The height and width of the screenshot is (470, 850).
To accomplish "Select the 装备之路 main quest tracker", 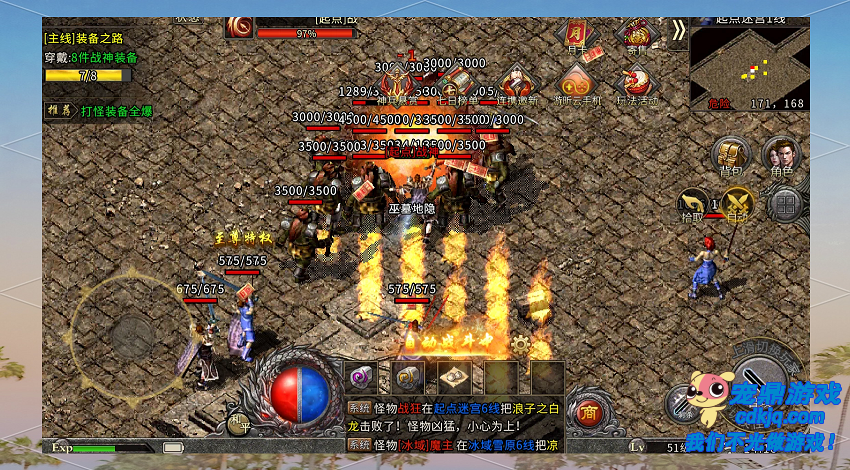I will coord(86,38).
